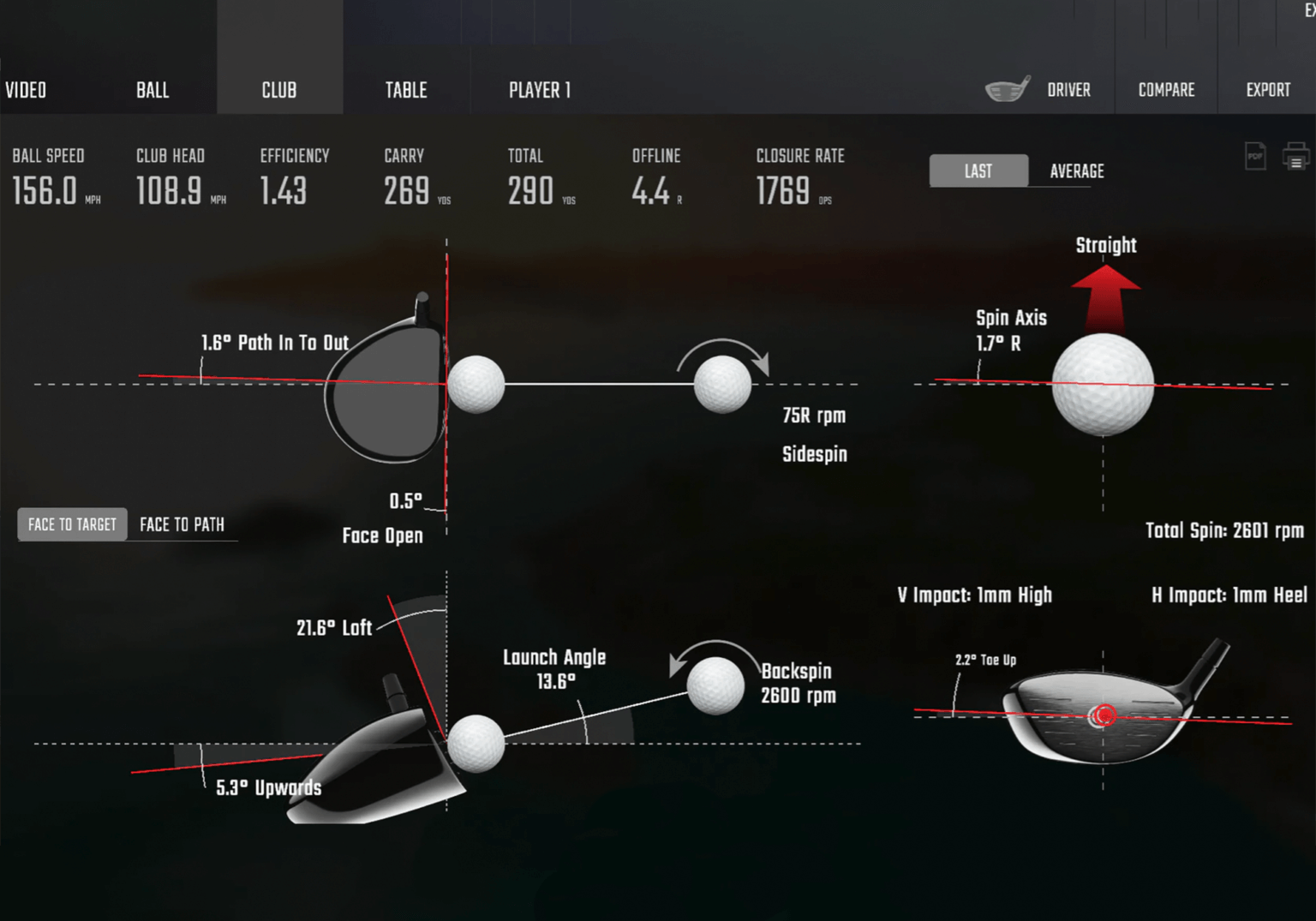The image size is (1316, 921).
Task: Open the DRIVER club selector
Action: (x=1068, y=88)
